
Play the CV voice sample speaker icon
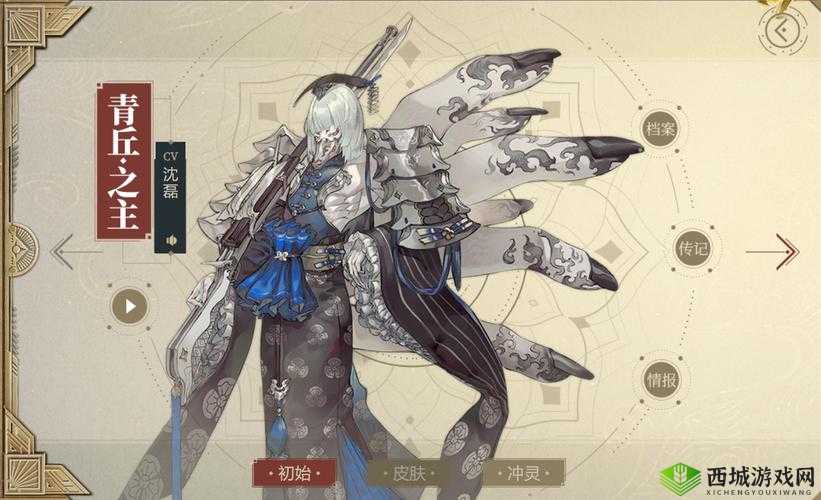[172, 240]
